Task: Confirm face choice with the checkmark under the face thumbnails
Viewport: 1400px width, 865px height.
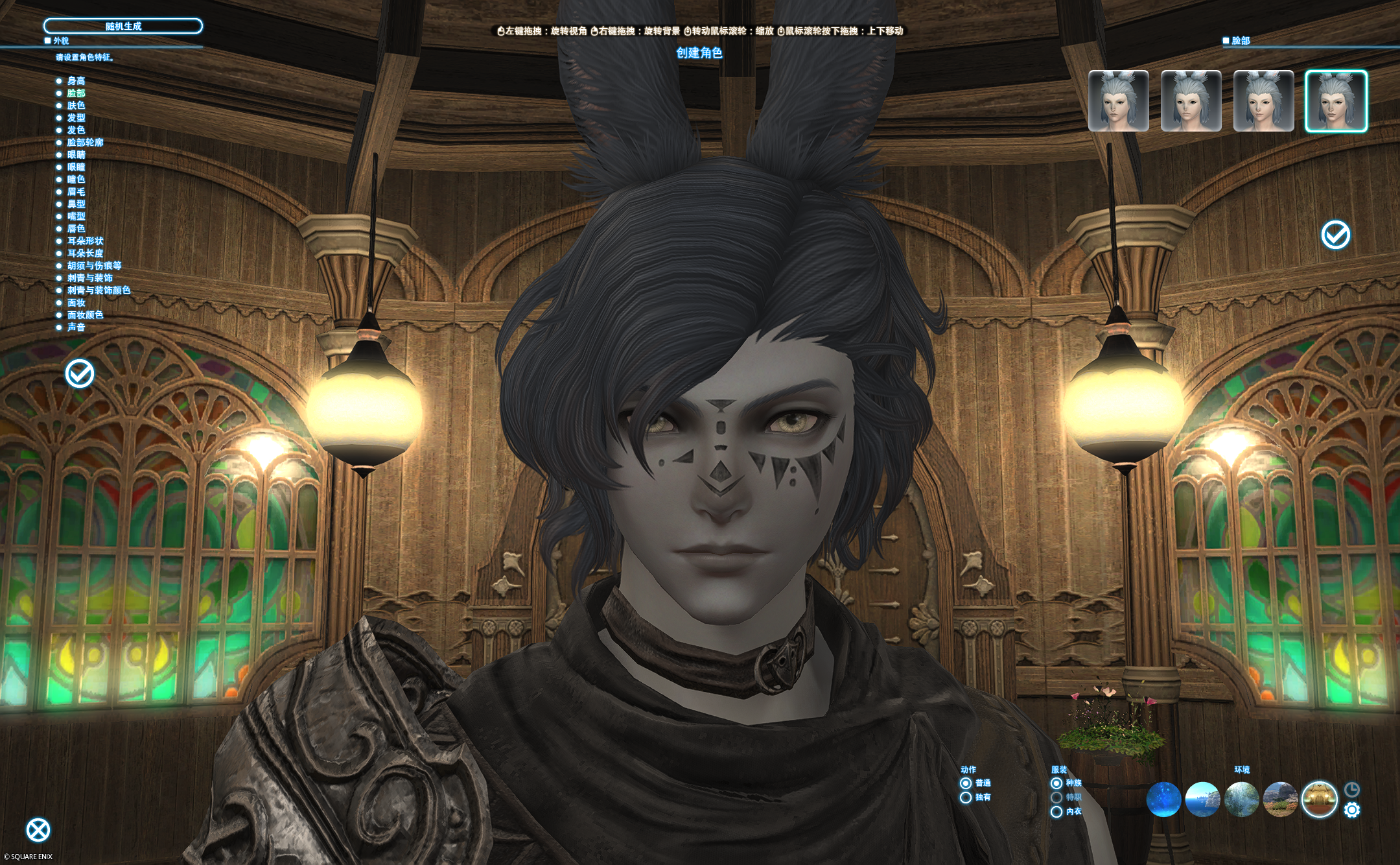Action: (x=1335, y=235)
